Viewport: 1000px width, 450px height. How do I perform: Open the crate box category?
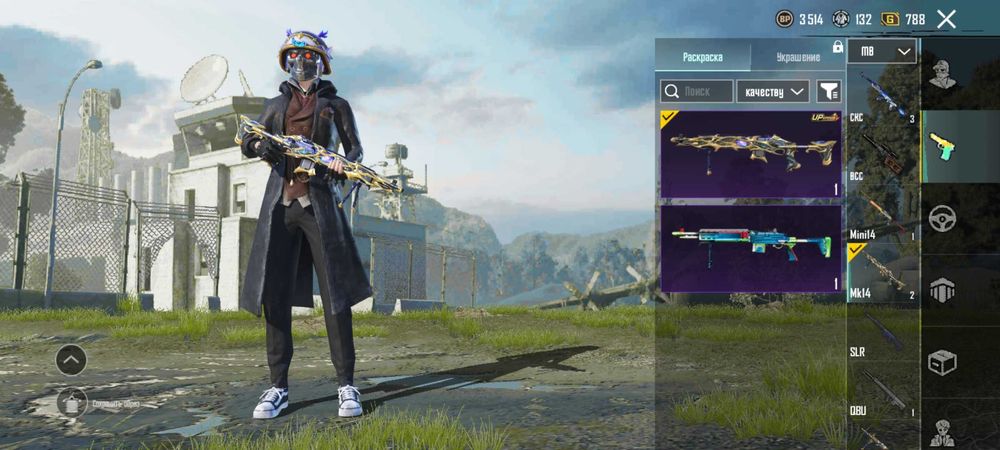[942, 361]
